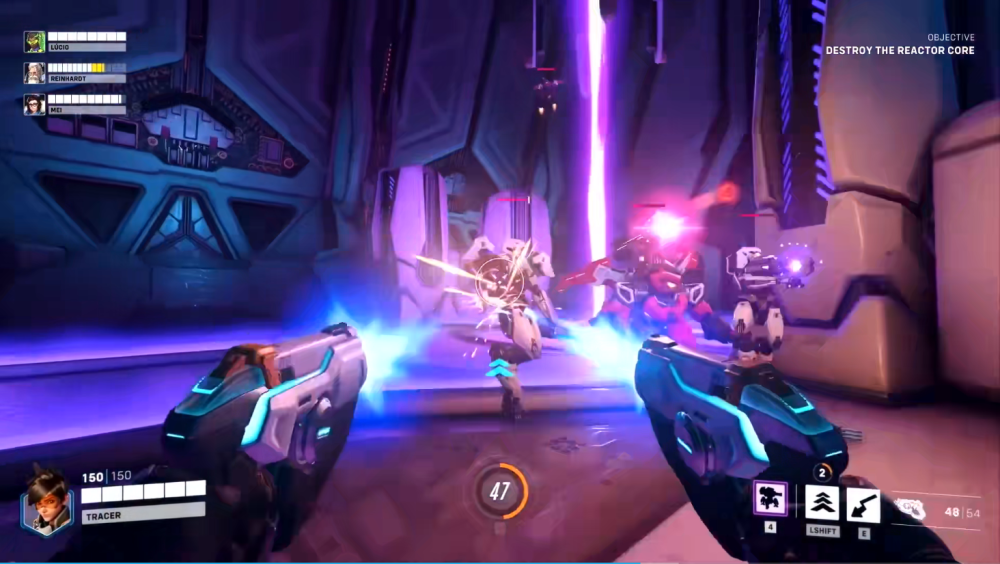
Task: Select Mei's teammate portrait
Action: point(34,104)
